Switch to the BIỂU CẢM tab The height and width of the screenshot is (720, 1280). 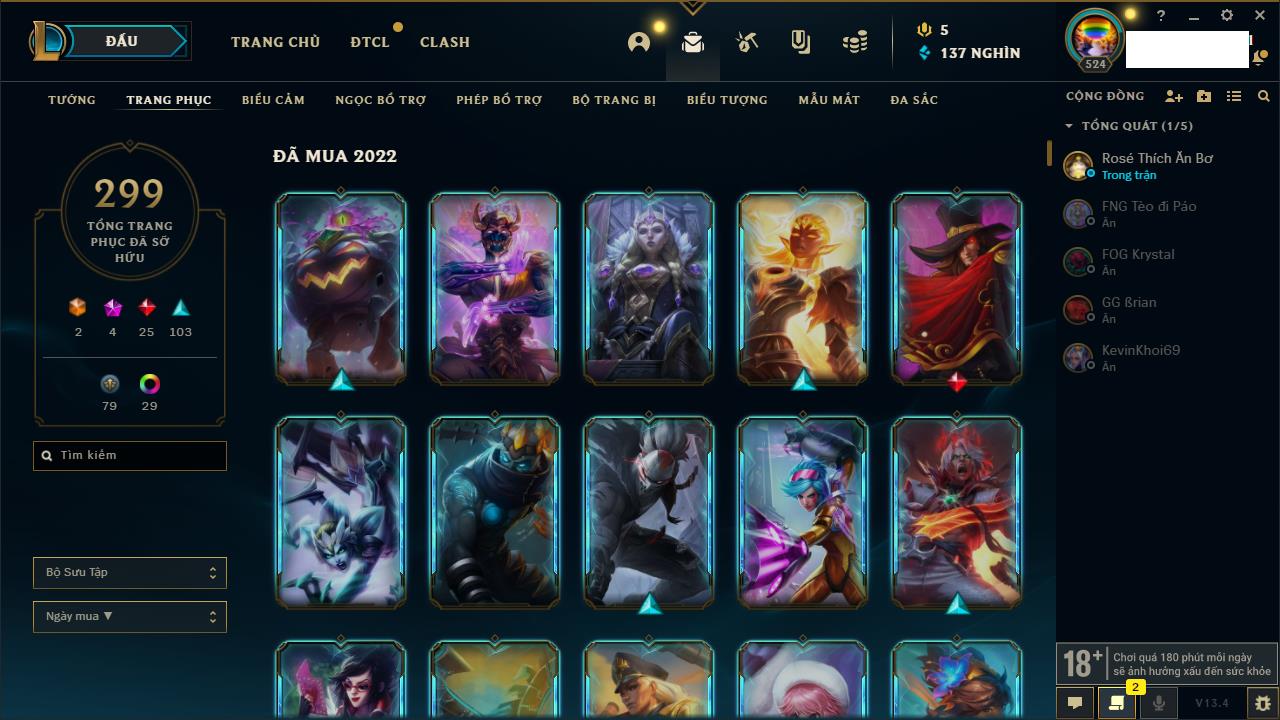(273, 100)
